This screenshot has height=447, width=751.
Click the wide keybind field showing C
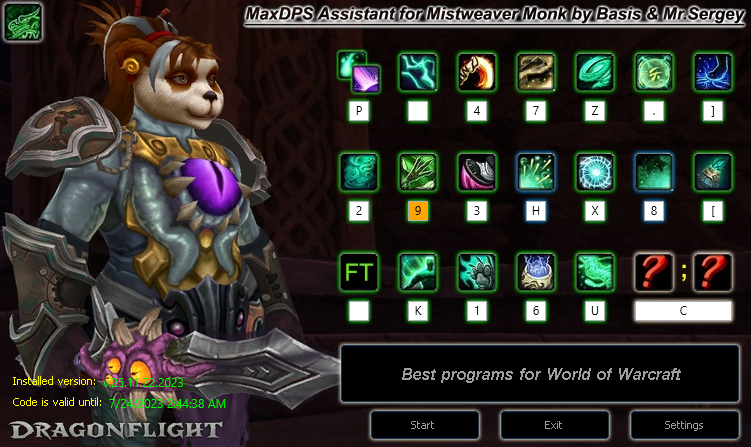coord(683,311)
